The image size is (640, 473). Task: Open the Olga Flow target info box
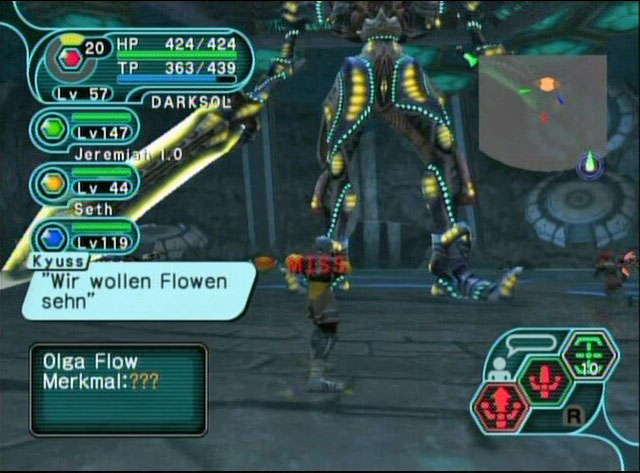(118, 389)
